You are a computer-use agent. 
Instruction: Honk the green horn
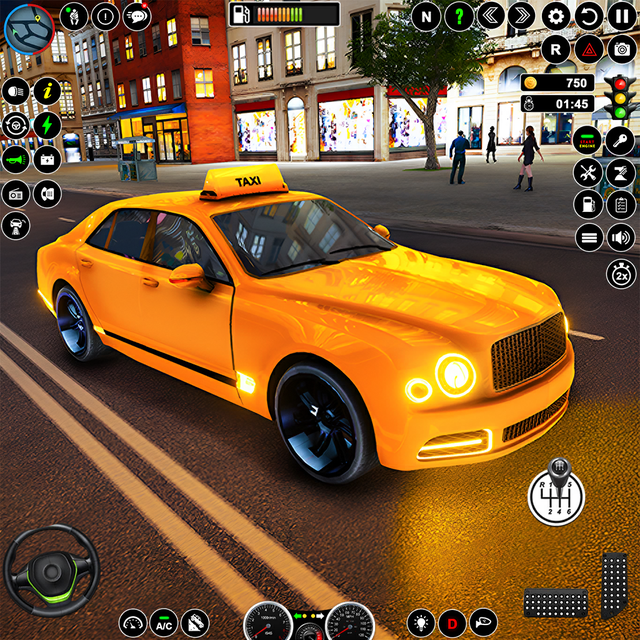pos(16,158)
